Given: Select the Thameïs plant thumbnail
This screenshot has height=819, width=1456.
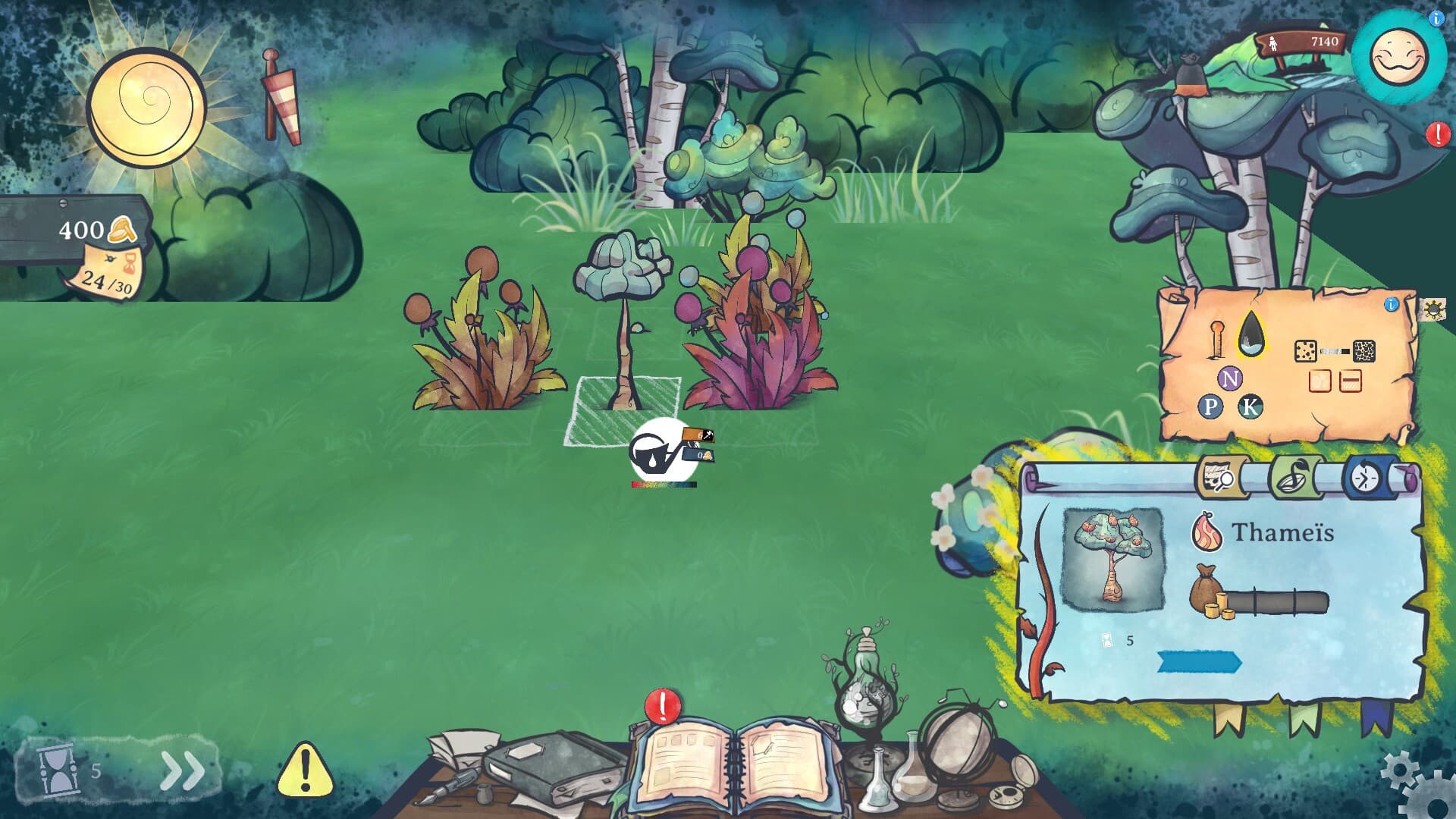Looking at the screenshot, I should [1112, 560].
